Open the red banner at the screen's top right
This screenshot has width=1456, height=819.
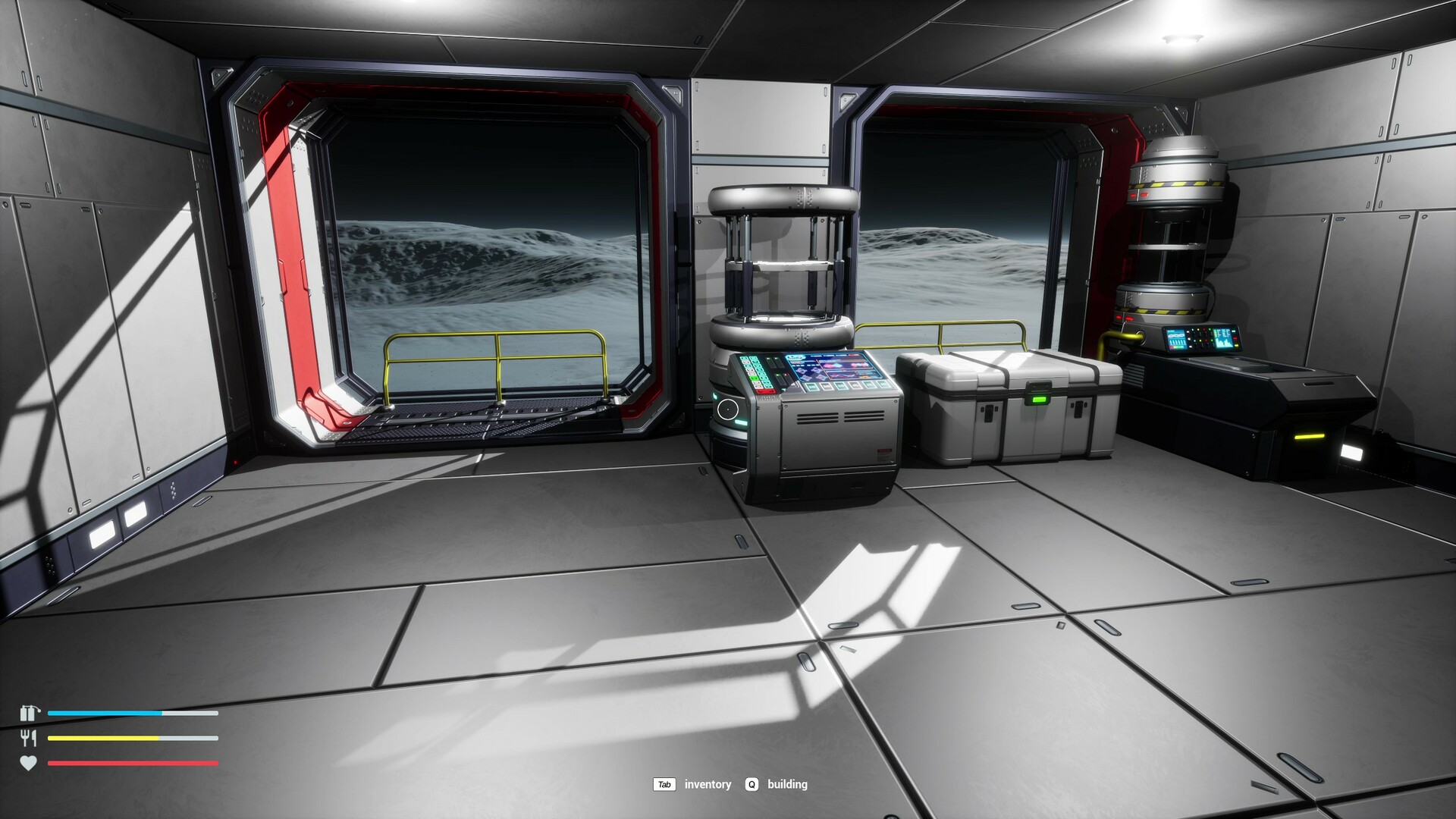855,356
